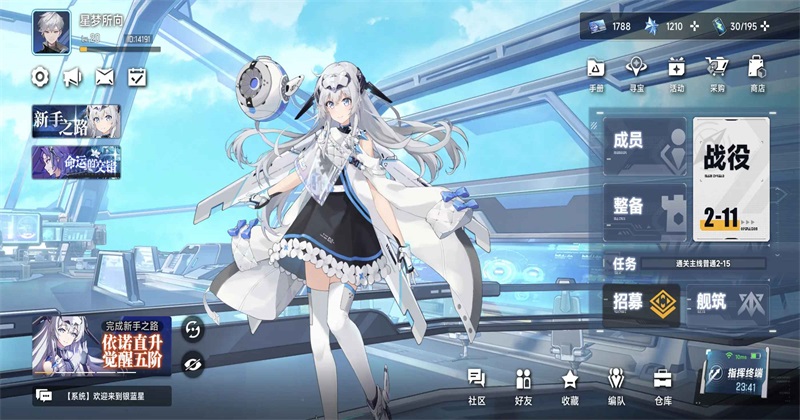Open settings via the gear icon
Viewport: 800px width, 420px height.
click(x=41, y=76)
